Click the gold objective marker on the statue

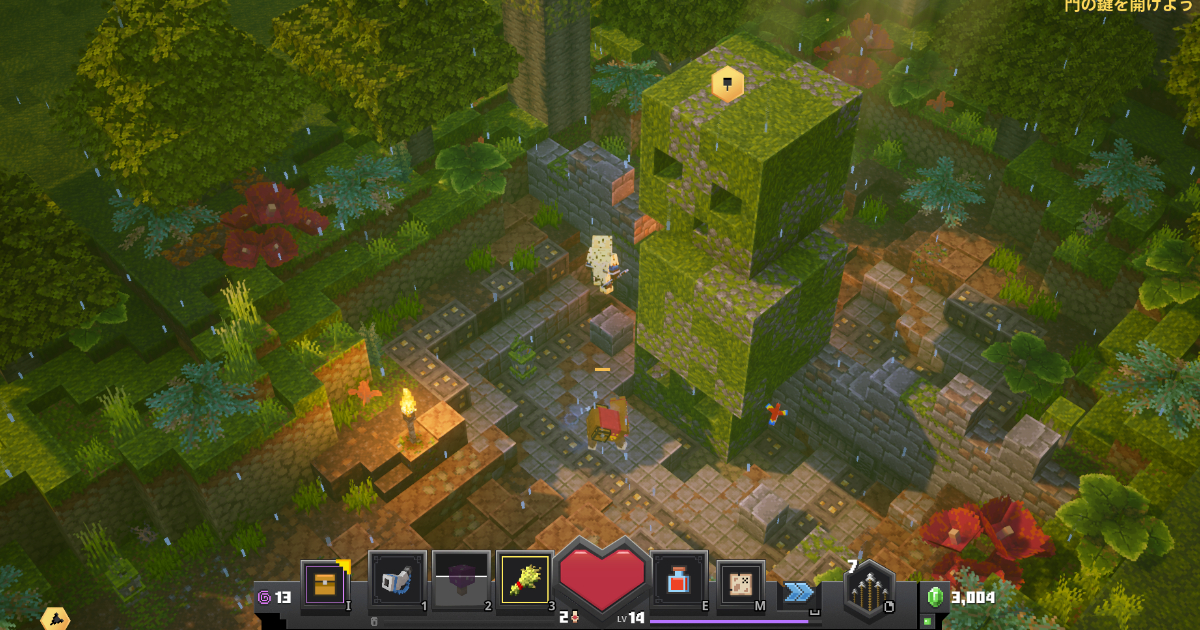pos(727,84)
